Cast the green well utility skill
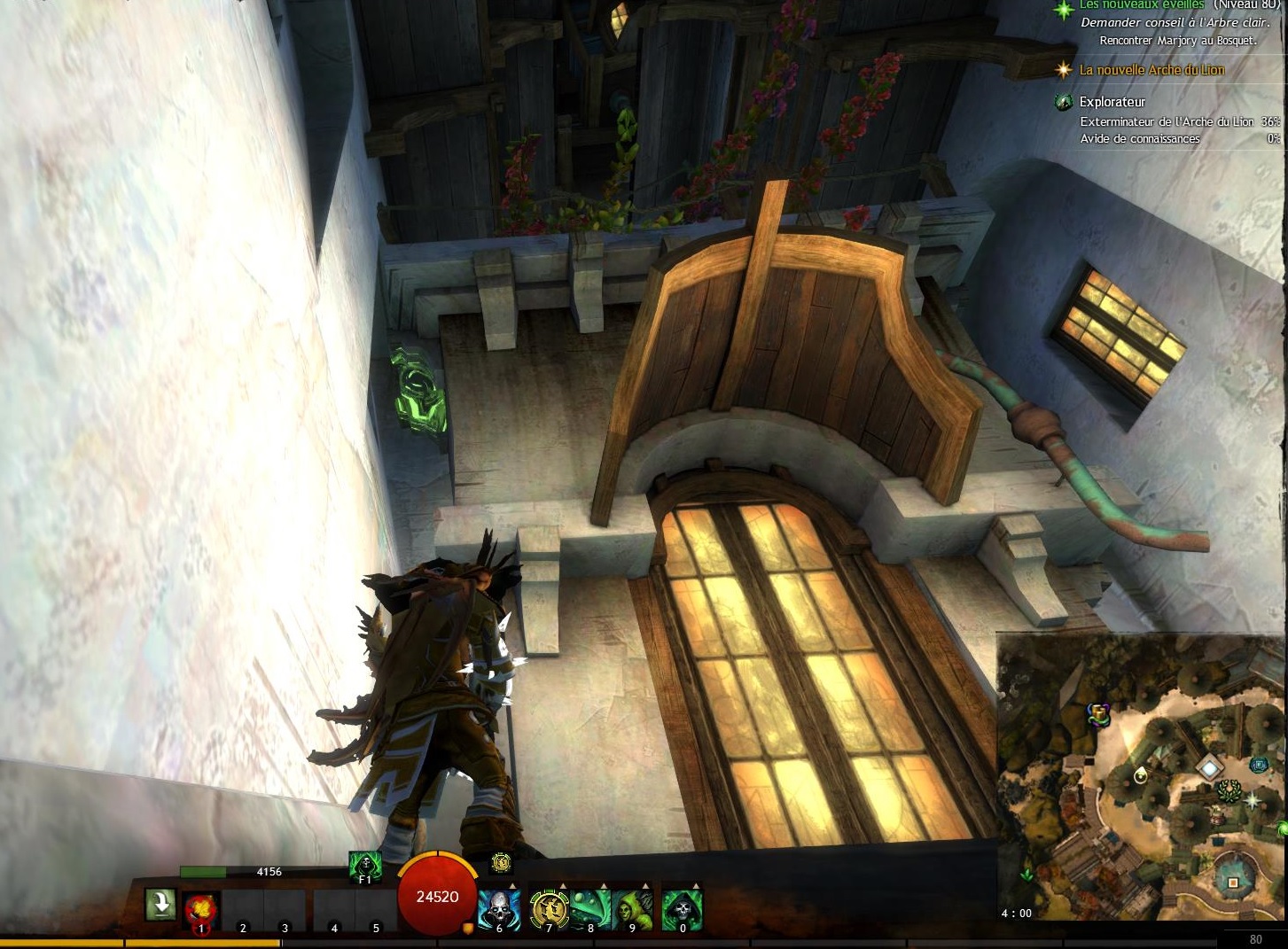This screenshot has height=949, width=1288. pyautogui.click(x=590, y=908)
